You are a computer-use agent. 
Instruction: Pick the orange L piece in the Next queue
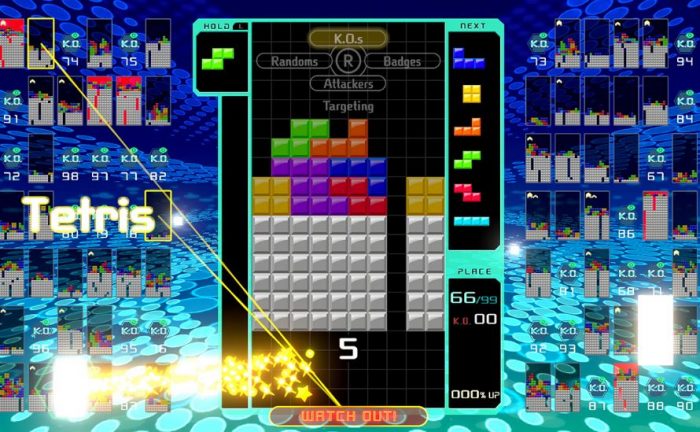tap(469, 126)
